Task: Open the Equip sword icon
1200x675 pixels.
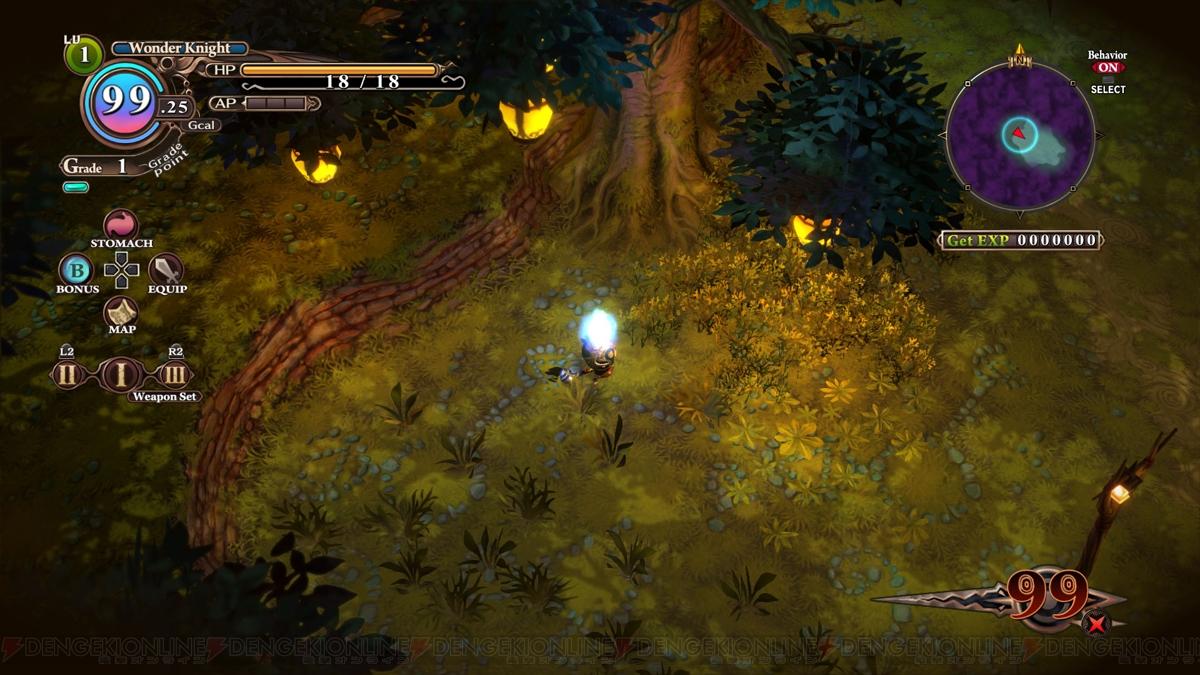Action: click(x=166, y=269)
